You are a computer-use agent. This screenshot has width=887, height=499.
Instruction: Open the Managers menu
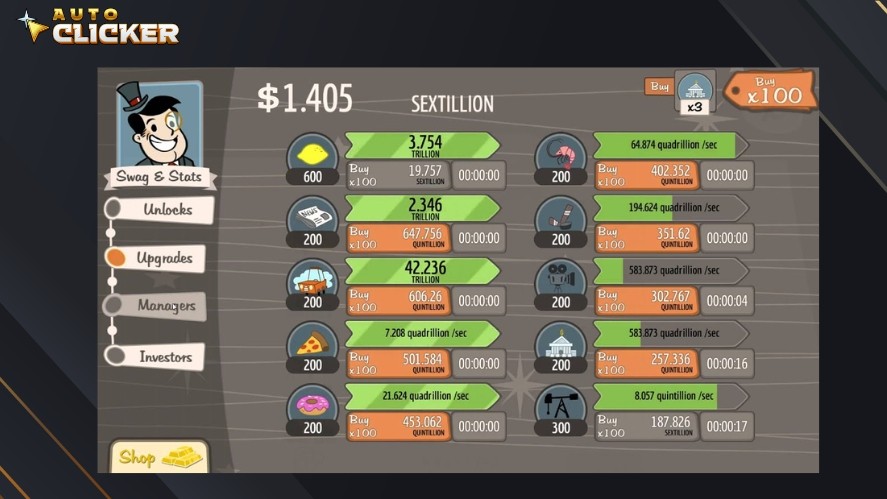(x=166, y=306)
